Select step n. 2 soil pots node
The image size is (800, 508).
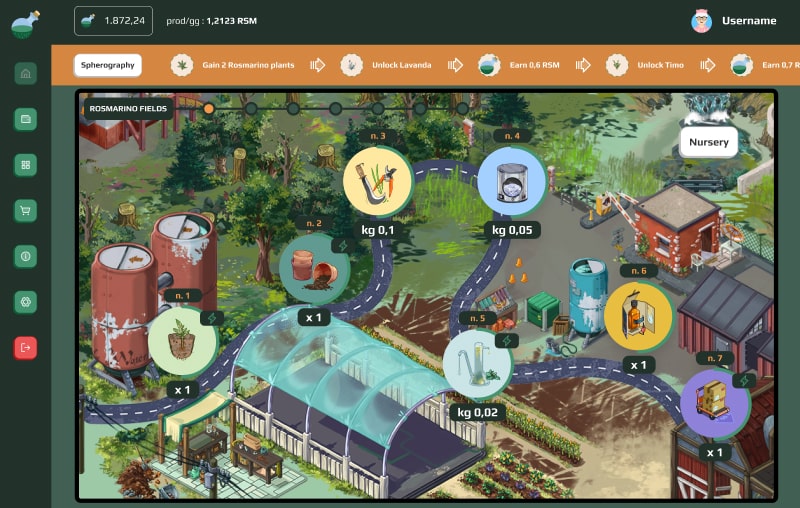point(313,268)
